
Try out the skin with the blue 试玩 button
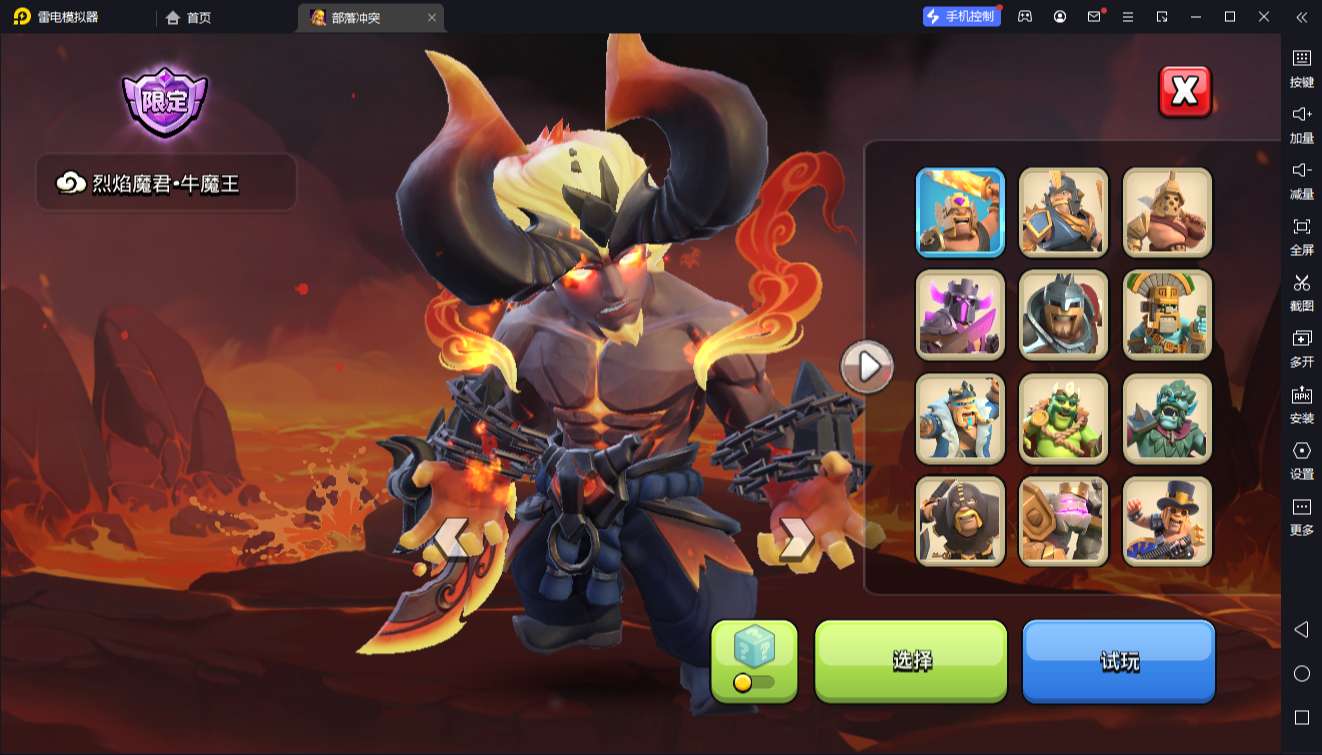(x=1118, y=660)
